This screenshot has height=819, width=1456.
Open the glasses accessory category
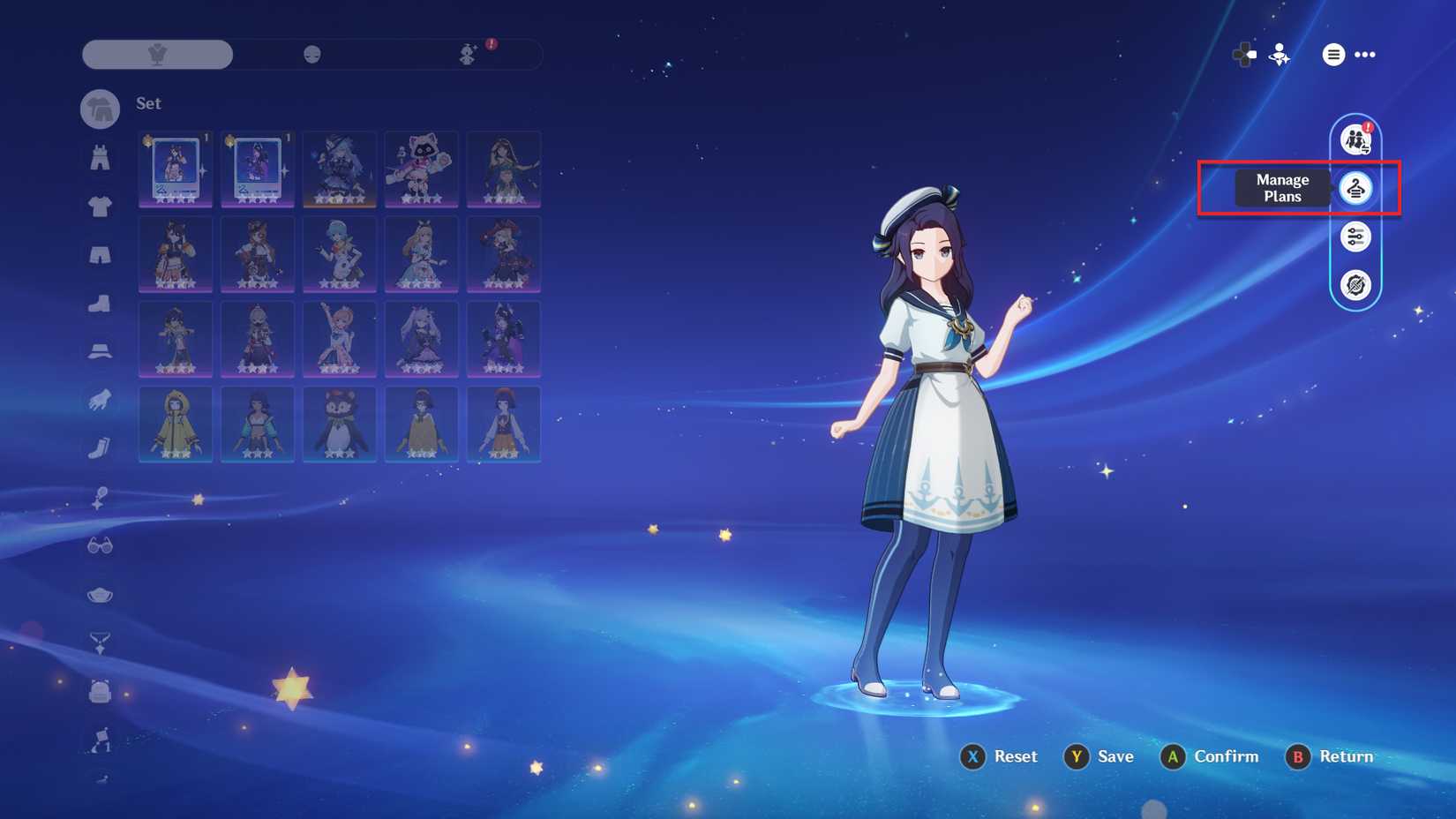tap(100, 545)
